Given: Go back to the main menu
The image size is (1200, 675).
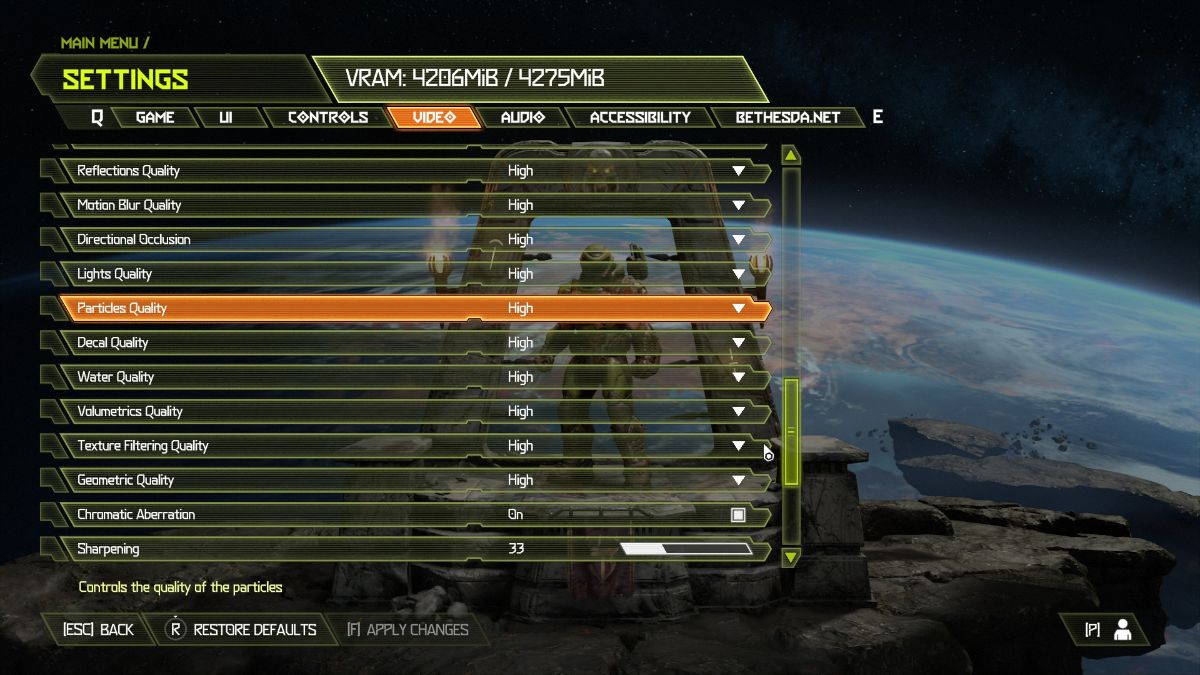Looking at the screenshot, I should [x=98, y=630].
